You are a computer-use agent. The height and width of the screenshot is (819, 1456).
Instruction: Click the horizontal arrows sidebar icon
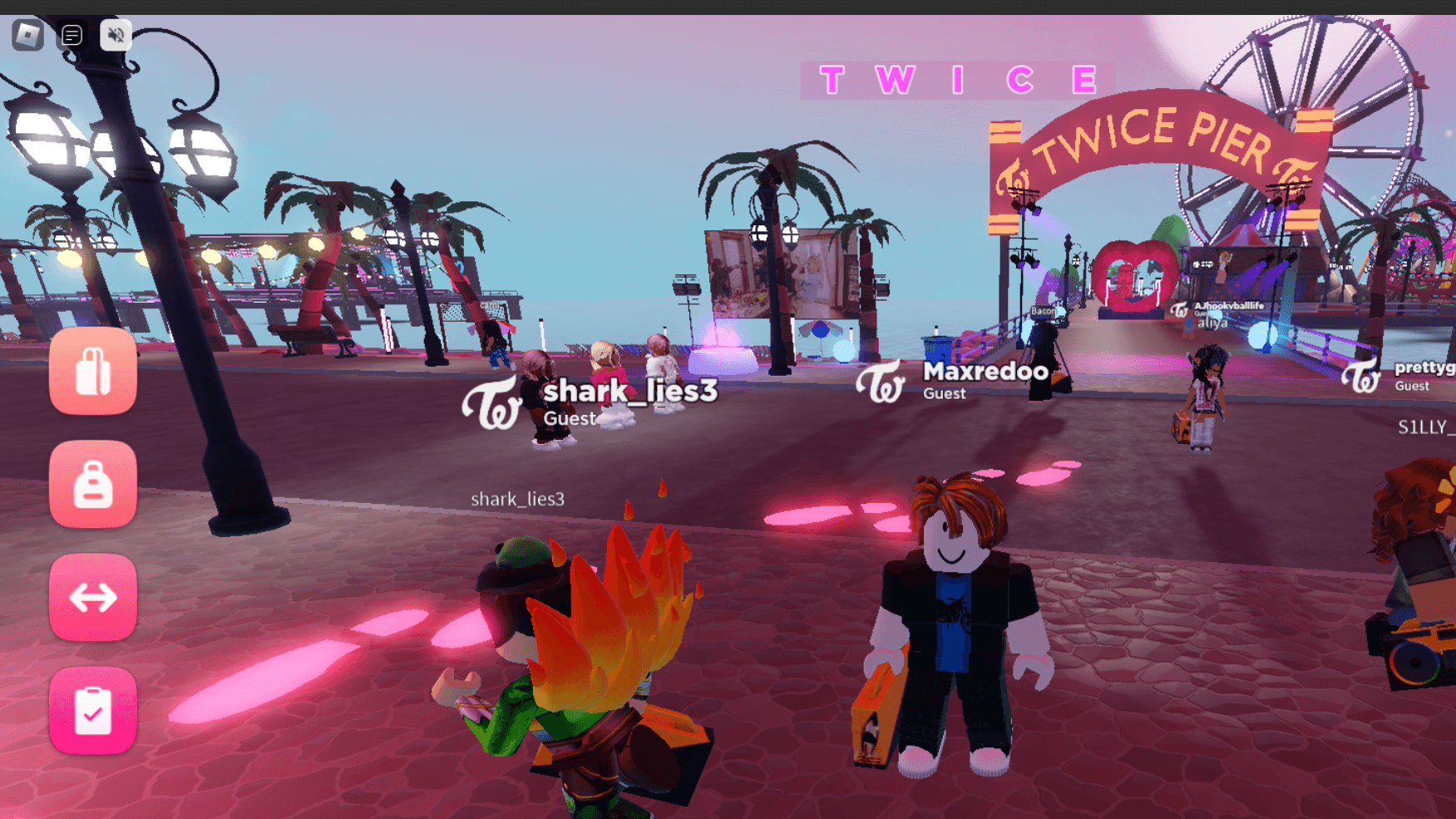[x=92, y=596]
